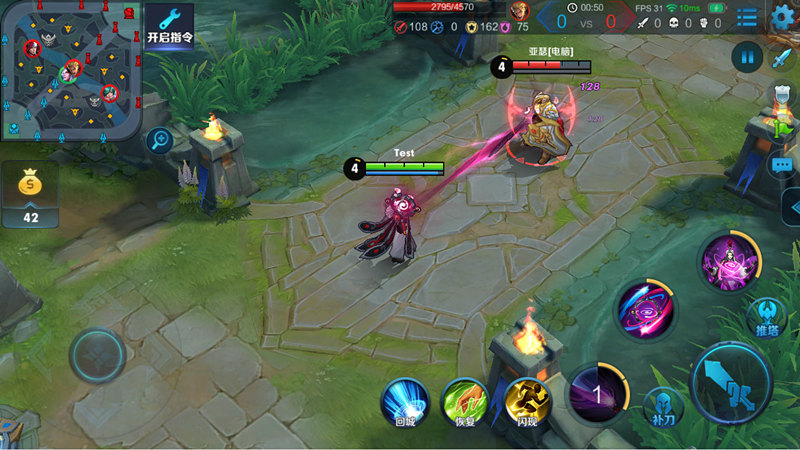Tap the 推塔 tower attack button
Image resolution: width=800 pixels, height=450 pixels.
(767, 317)
